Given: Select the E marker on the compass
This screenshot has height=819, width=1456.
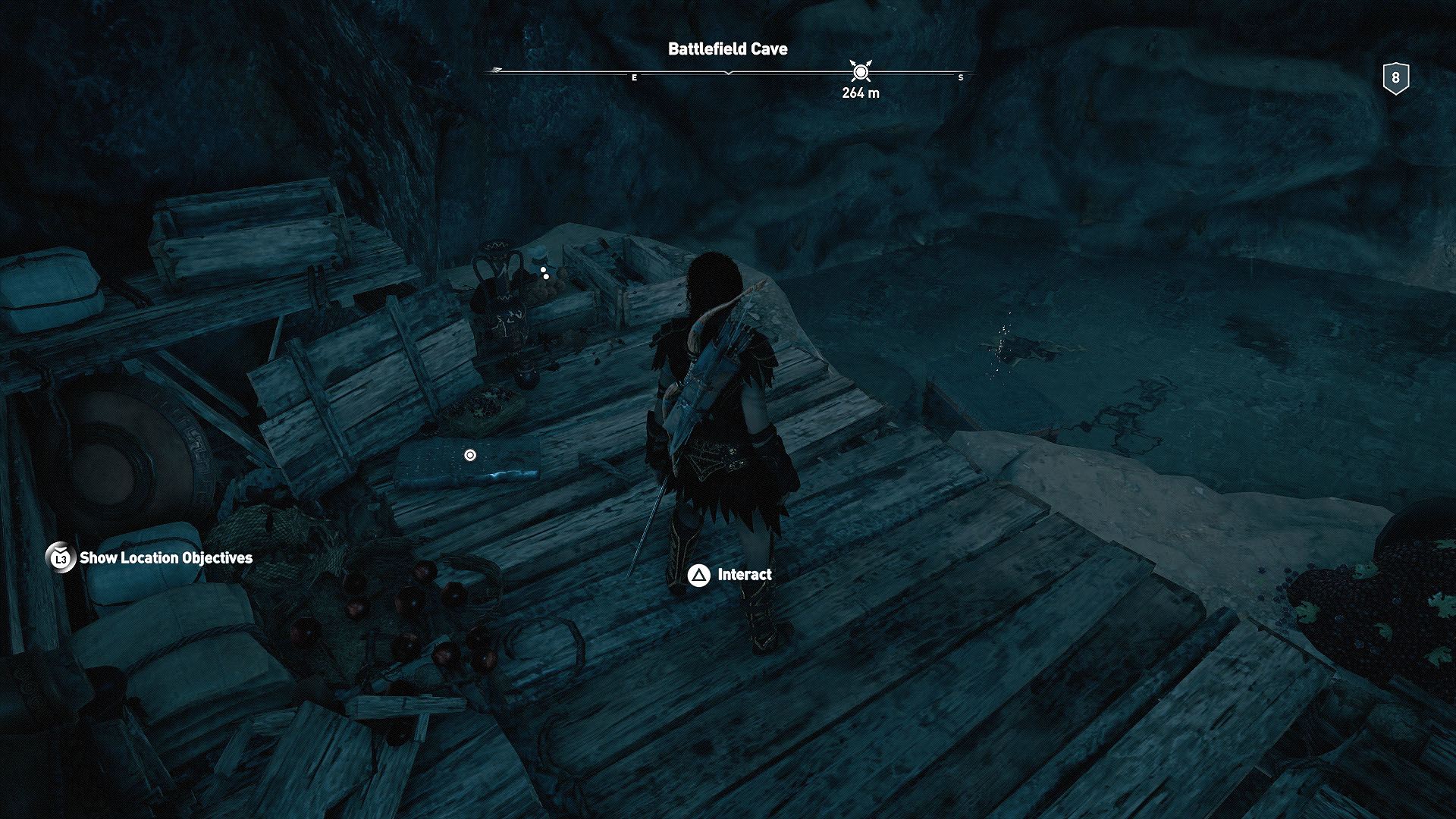Looking at the screenshot, I should tap(634, 77).
